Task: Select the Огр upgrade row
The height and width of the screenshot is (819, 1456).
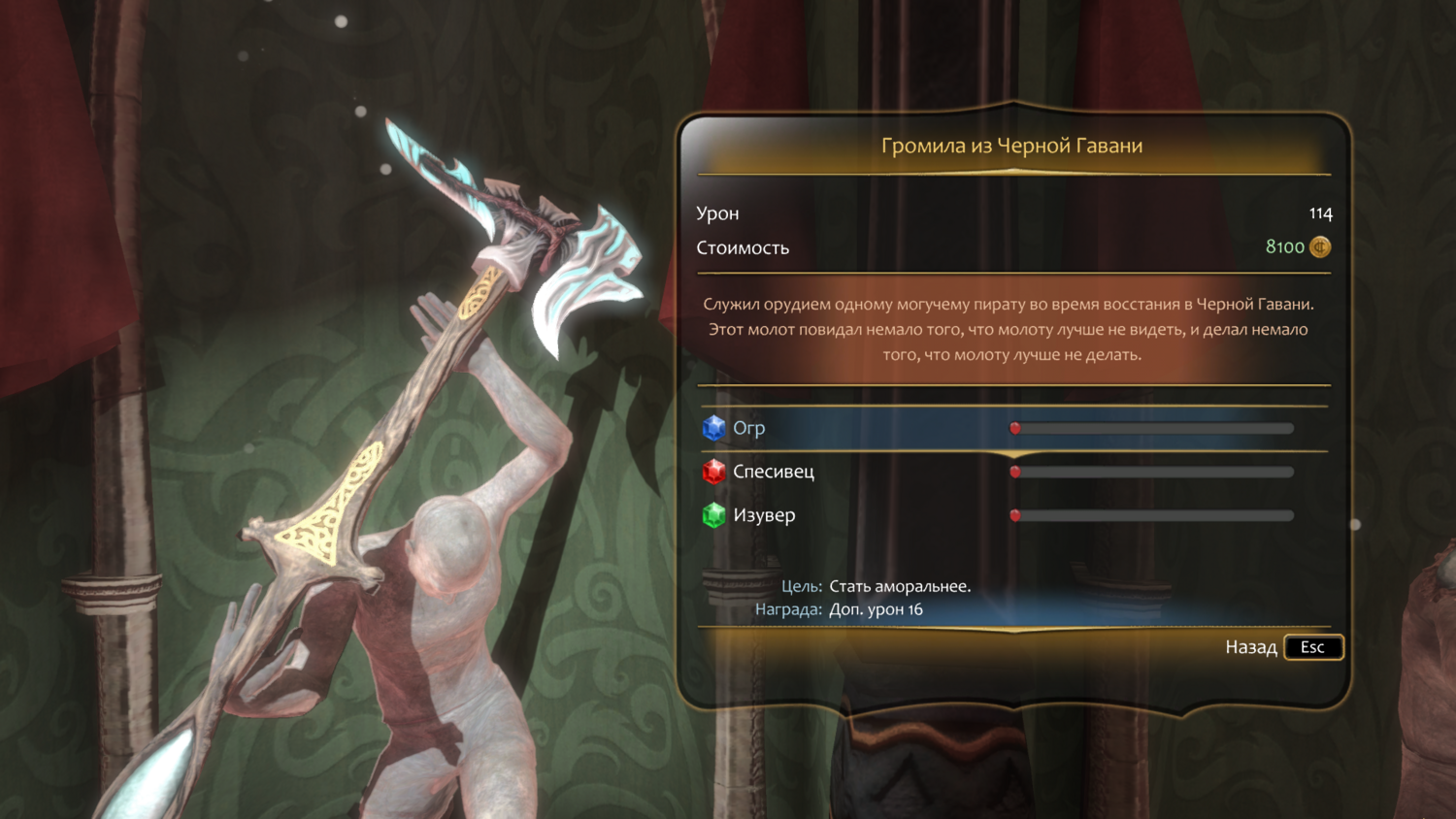Action: 748,428
